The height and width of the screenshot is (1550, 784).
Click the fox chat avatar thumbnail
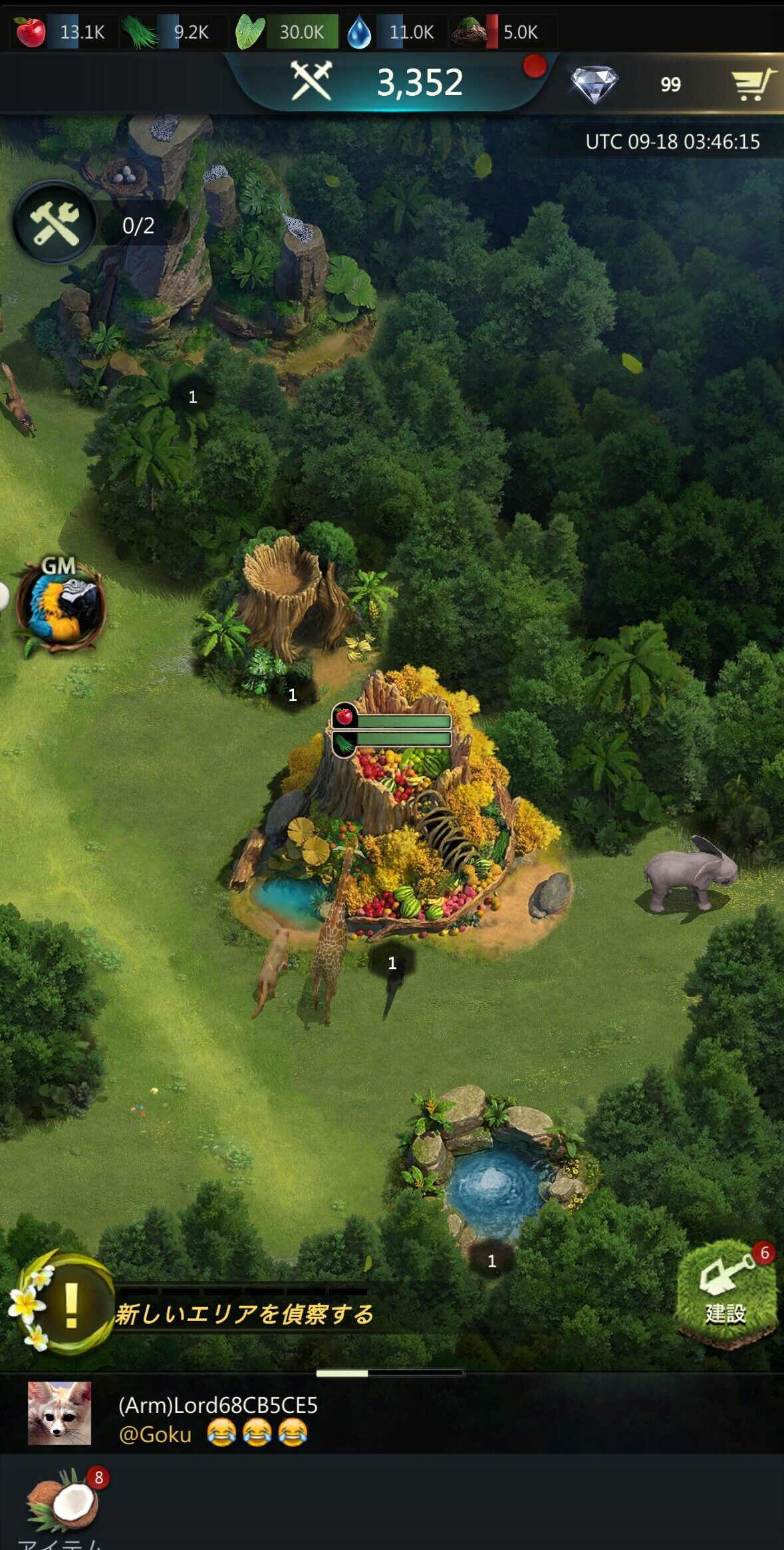point(59,1413)
